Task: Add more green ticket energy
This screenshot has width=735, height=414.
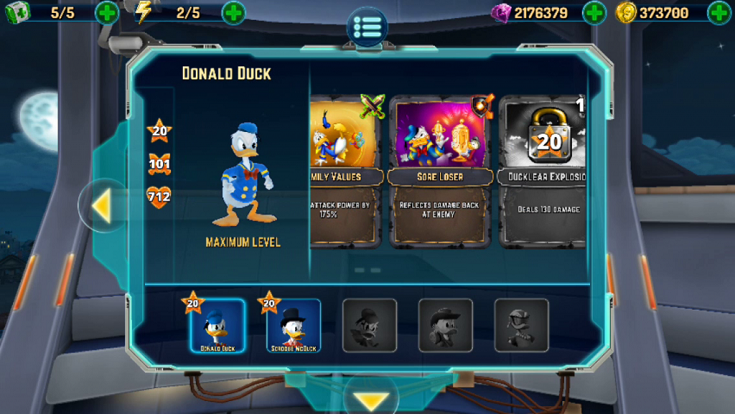Action: tap(108, 13)
